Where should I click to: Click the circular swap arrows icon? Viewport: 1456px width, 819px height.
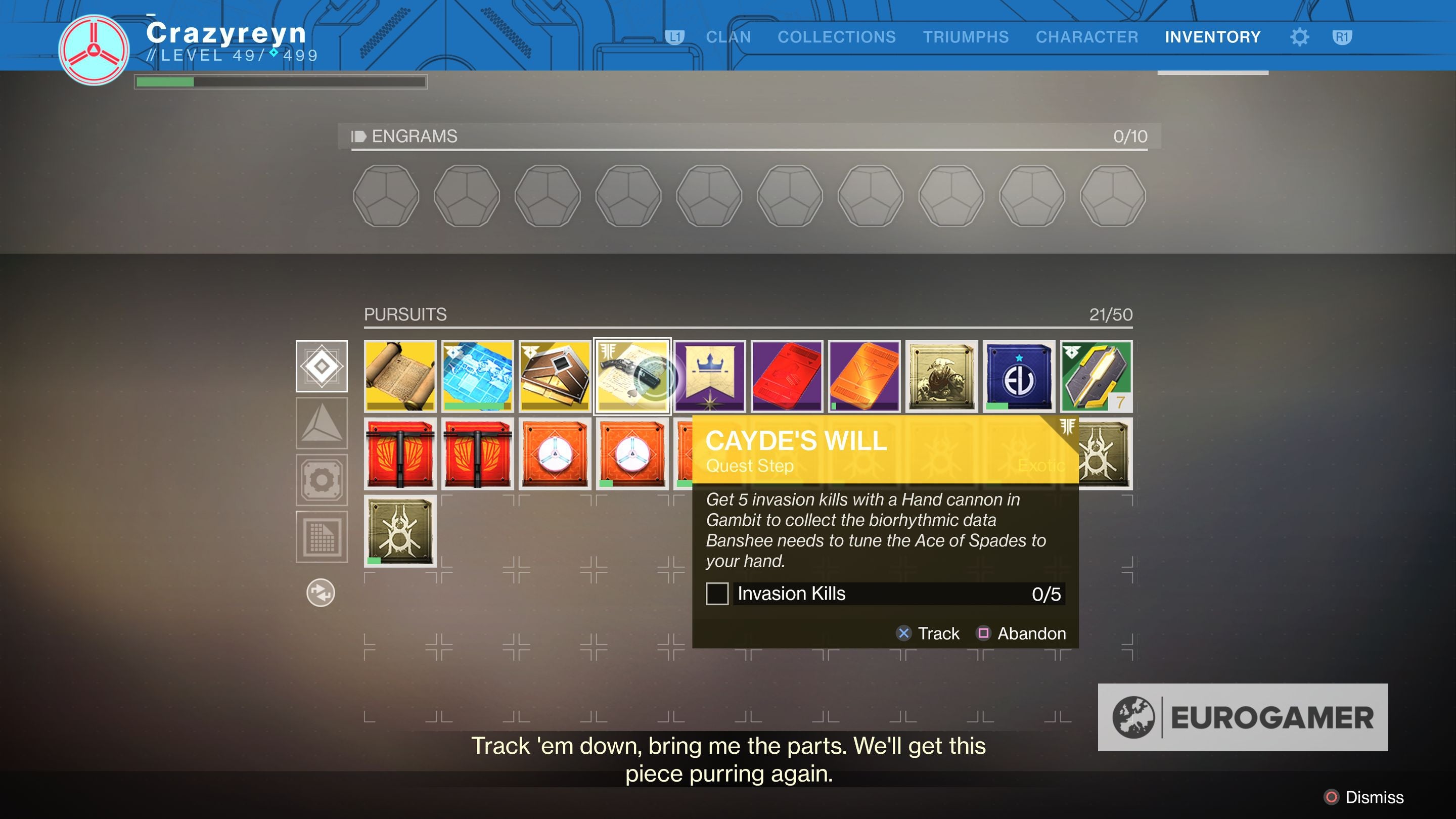click(321, 593)
